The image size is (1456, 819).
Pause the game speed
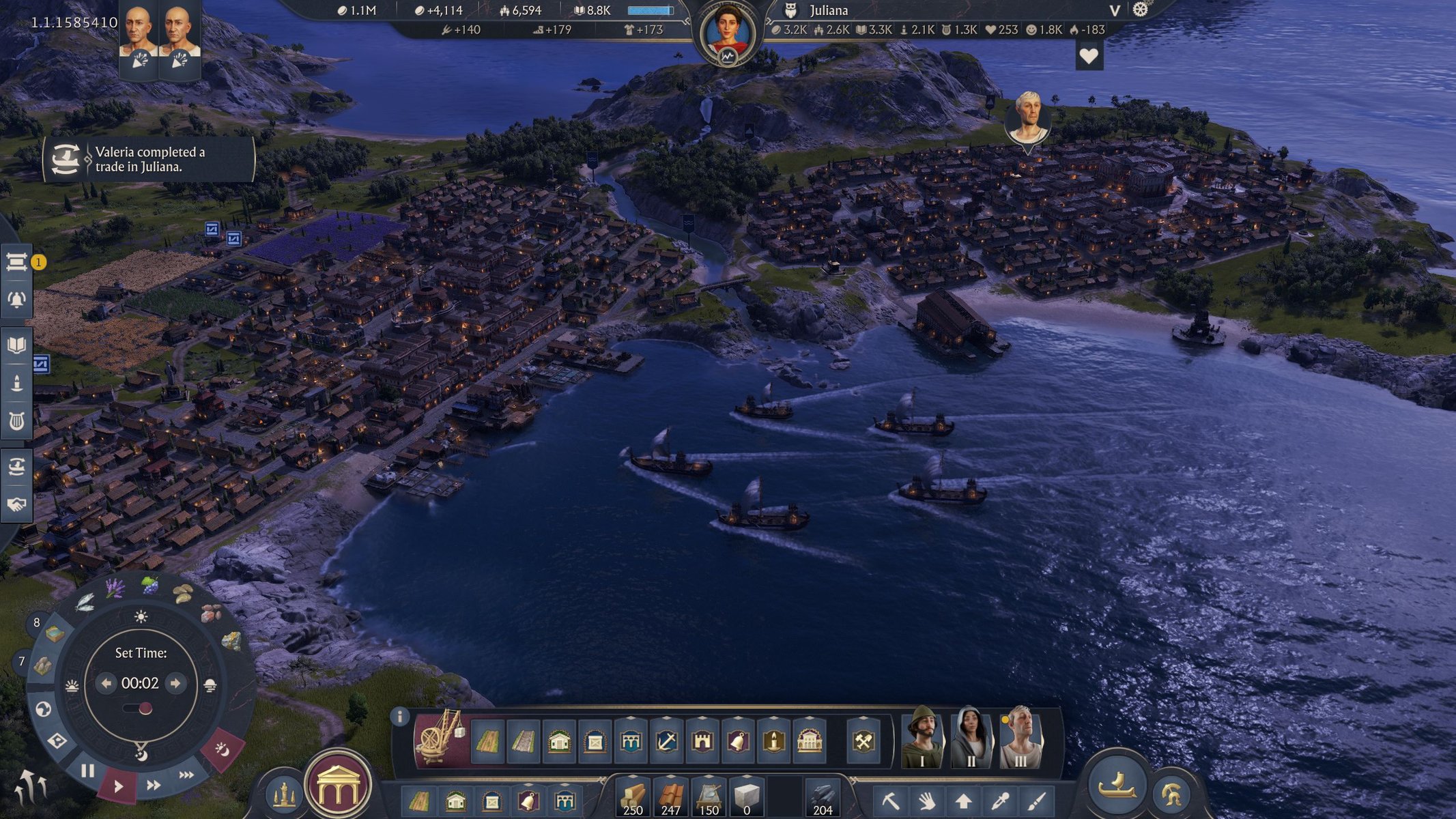click(x=87, y=771)
